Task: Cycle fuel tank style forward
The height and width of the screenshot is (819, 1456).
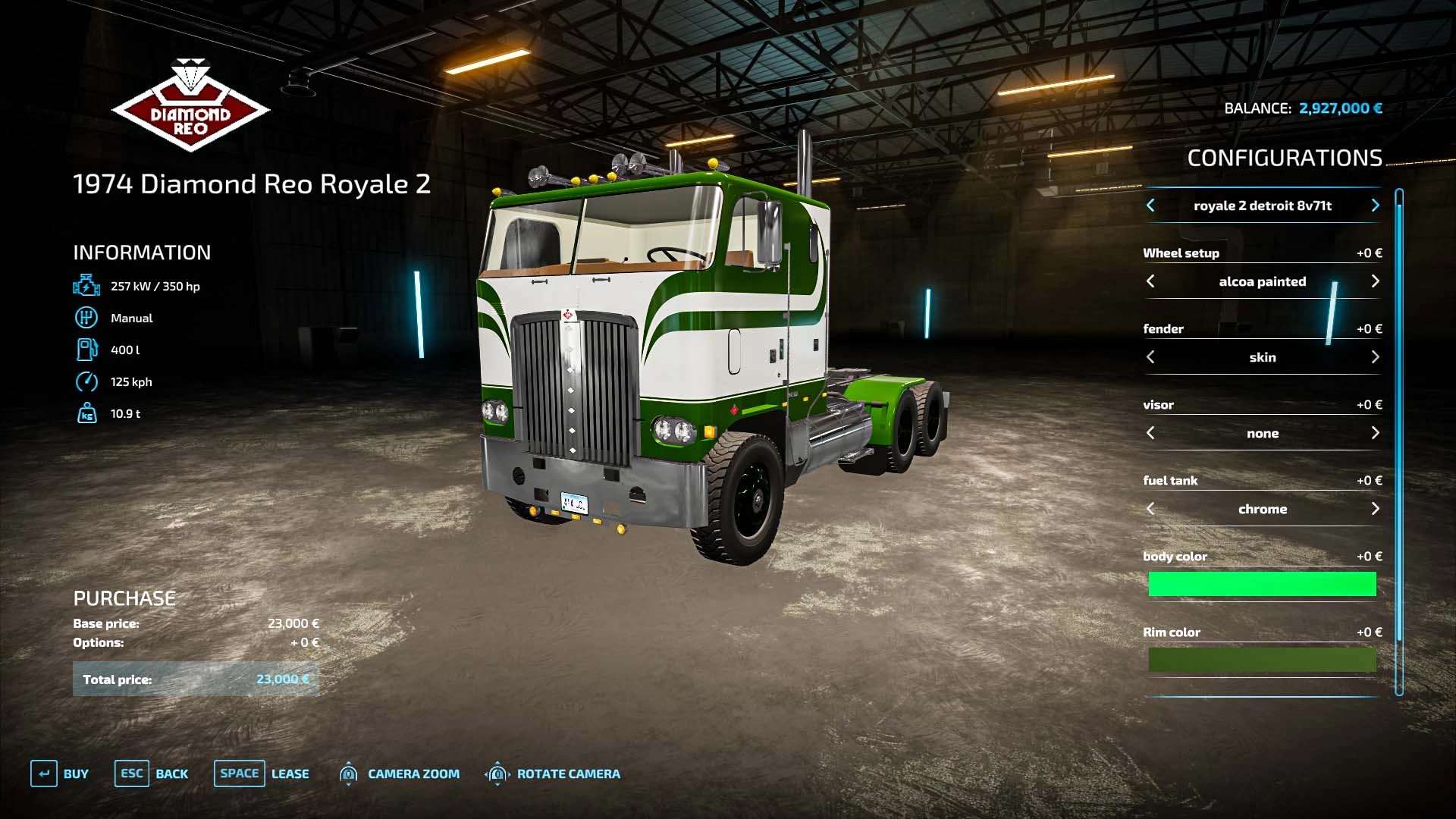Action: 1375,509
